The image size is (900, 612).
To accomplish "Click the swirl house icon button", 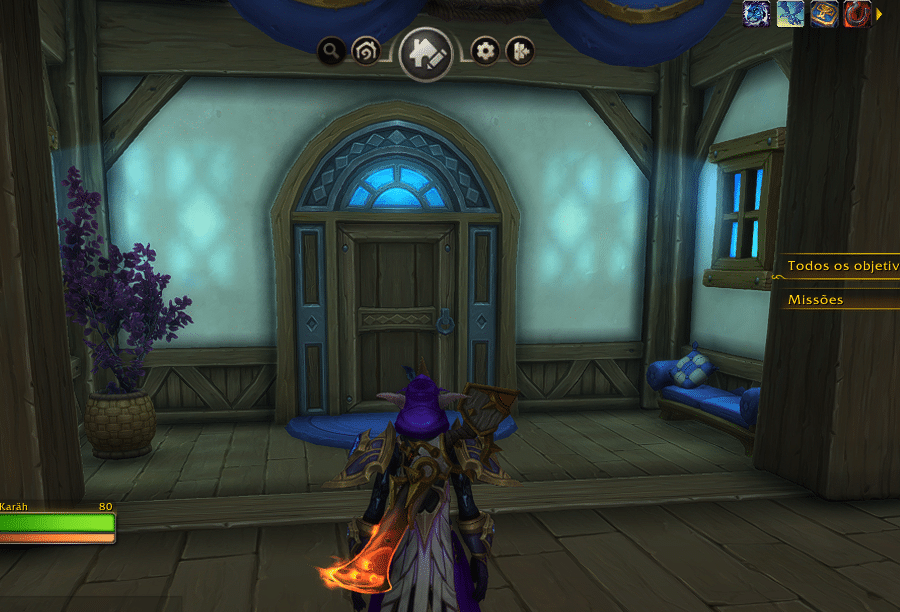I will 366,51.
